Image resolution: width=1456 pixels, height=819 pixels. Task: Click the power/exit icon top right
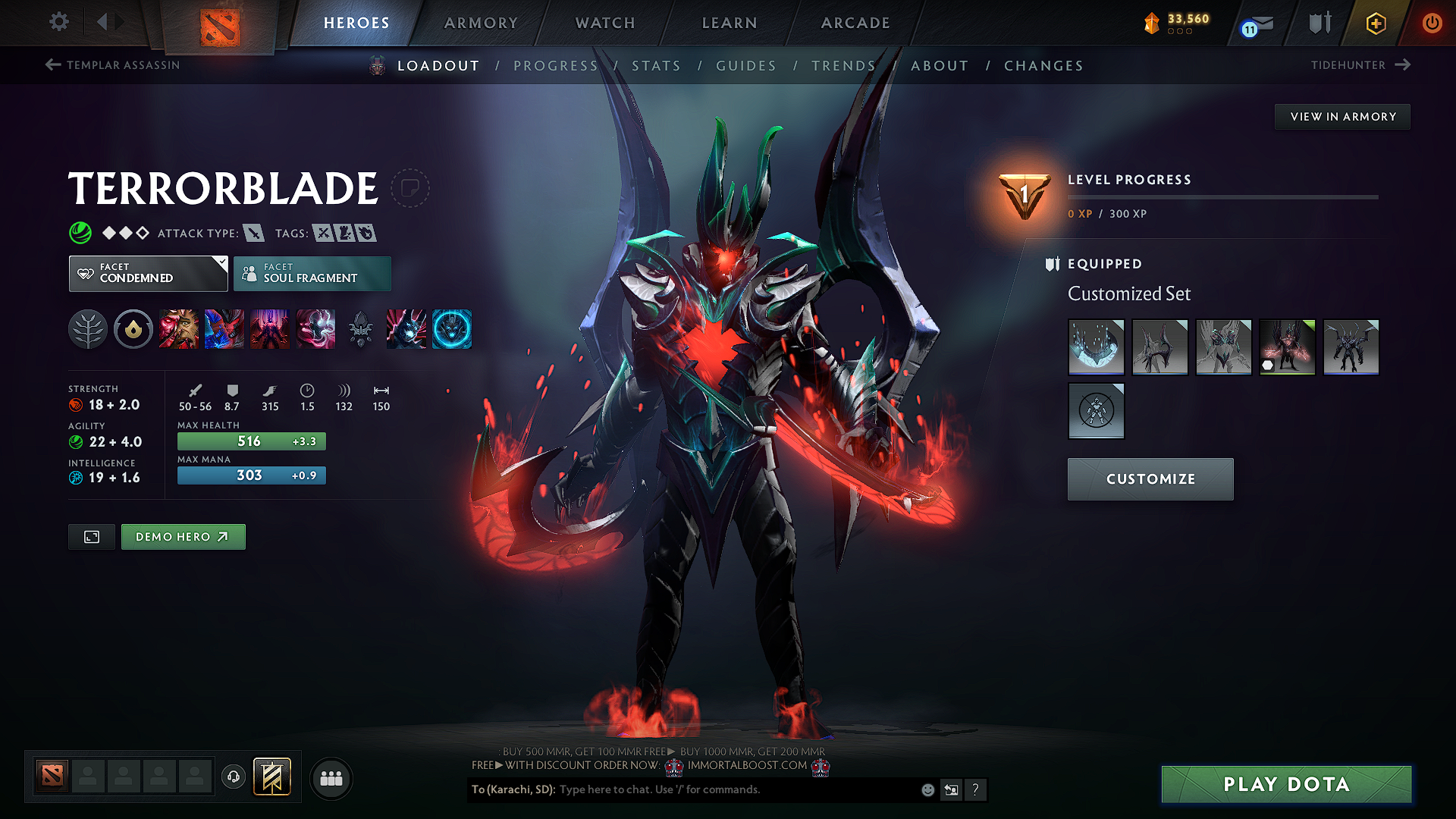click(1432, 23)
